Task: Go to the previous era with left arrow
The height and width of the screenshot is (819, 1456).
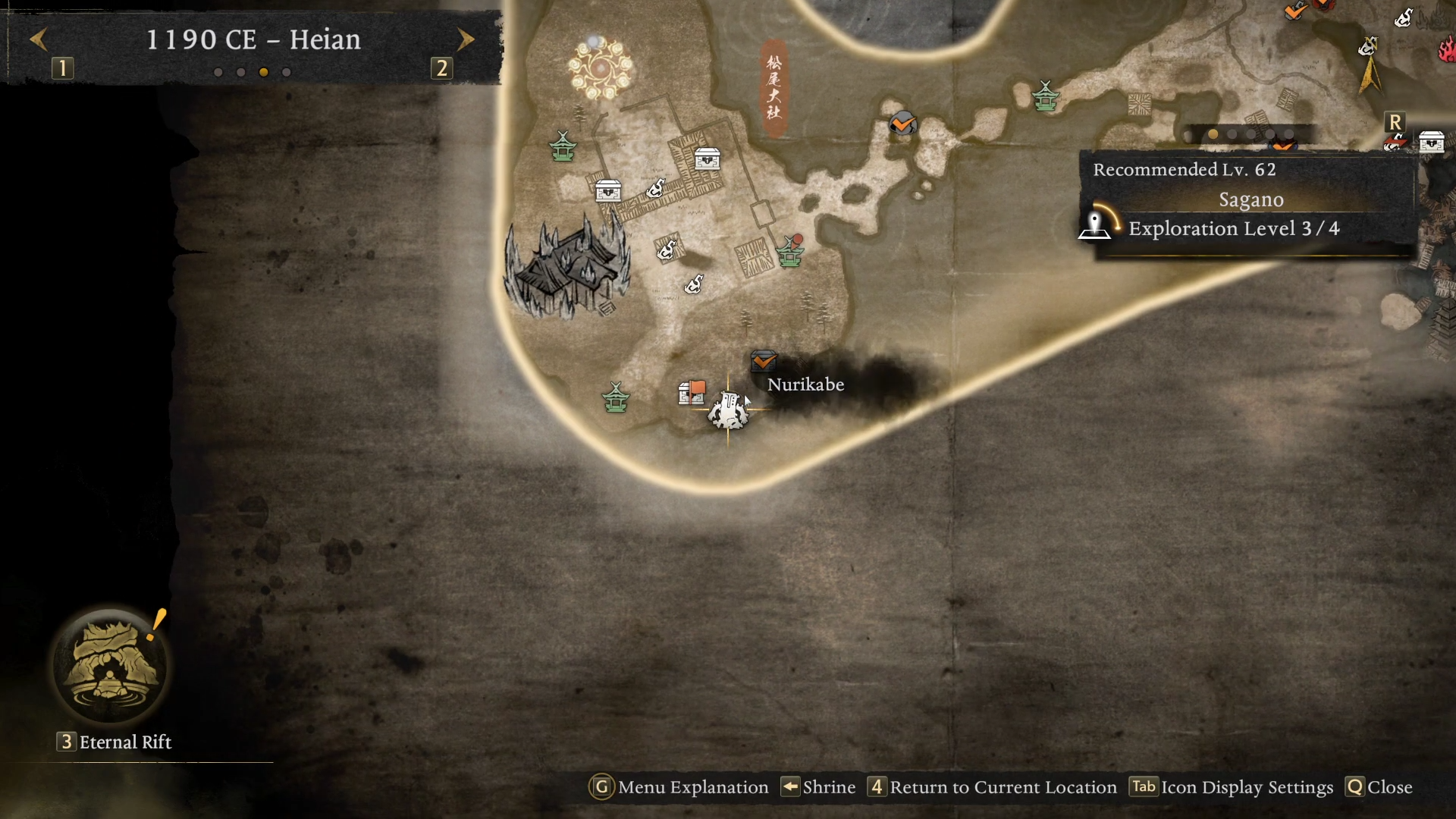Action: coord(39,39)
